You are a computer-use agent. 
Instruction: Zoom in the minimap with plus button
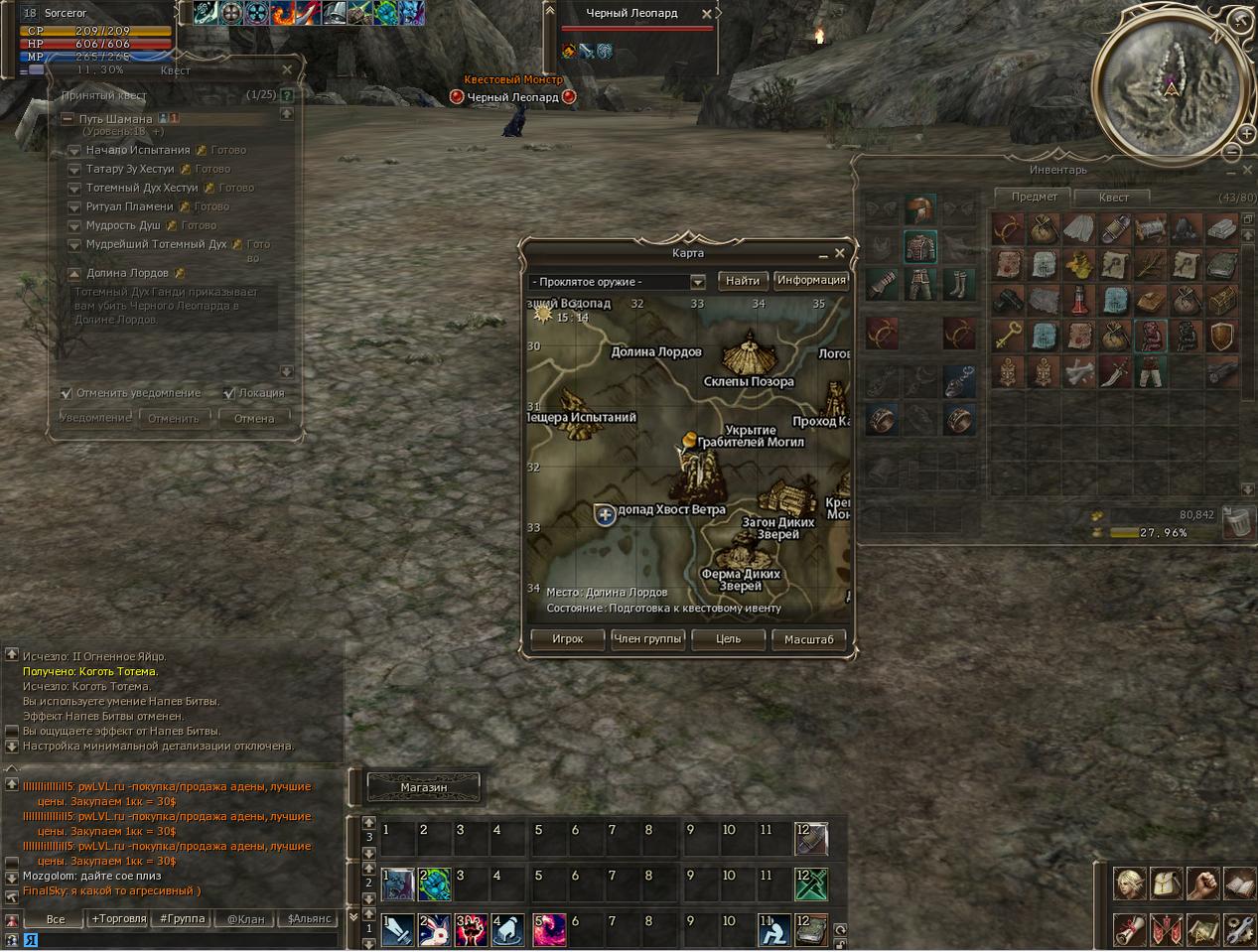click(x=1246, y=133)
